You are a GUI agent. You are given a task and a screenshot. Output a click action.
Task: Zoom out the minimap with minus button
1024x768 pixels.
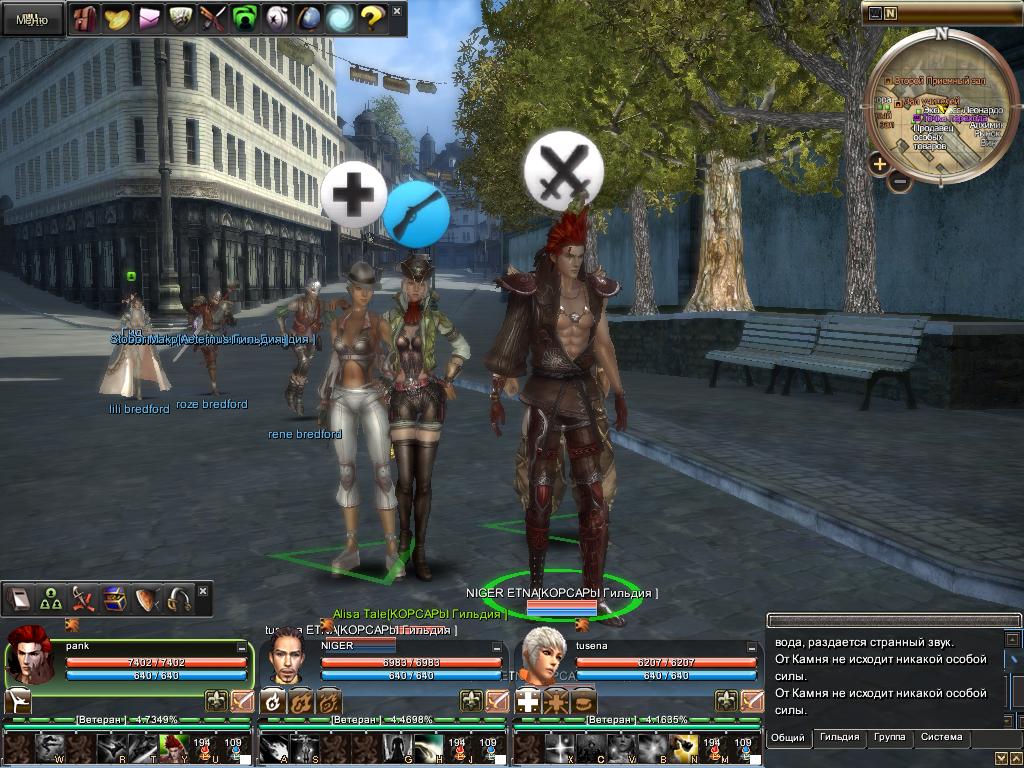(x=900, y=182)
